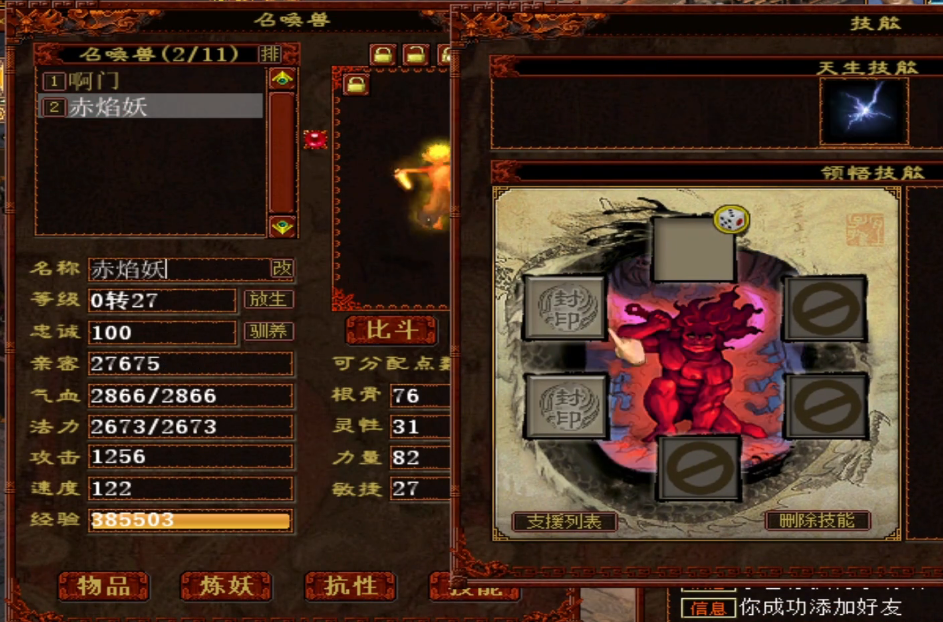Release the pet with 放生
Viewport: 943px width, 622px height.
point(267,299)
